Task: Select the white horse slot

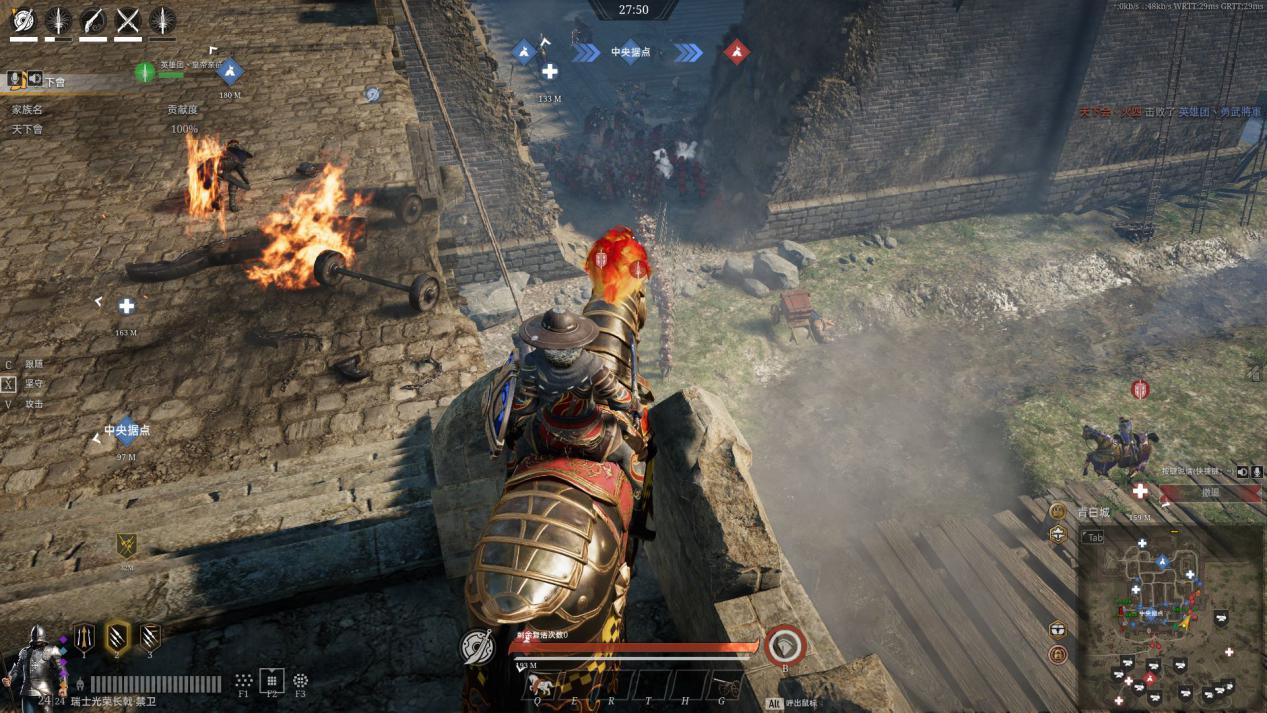Action: (x=537, y=685)
